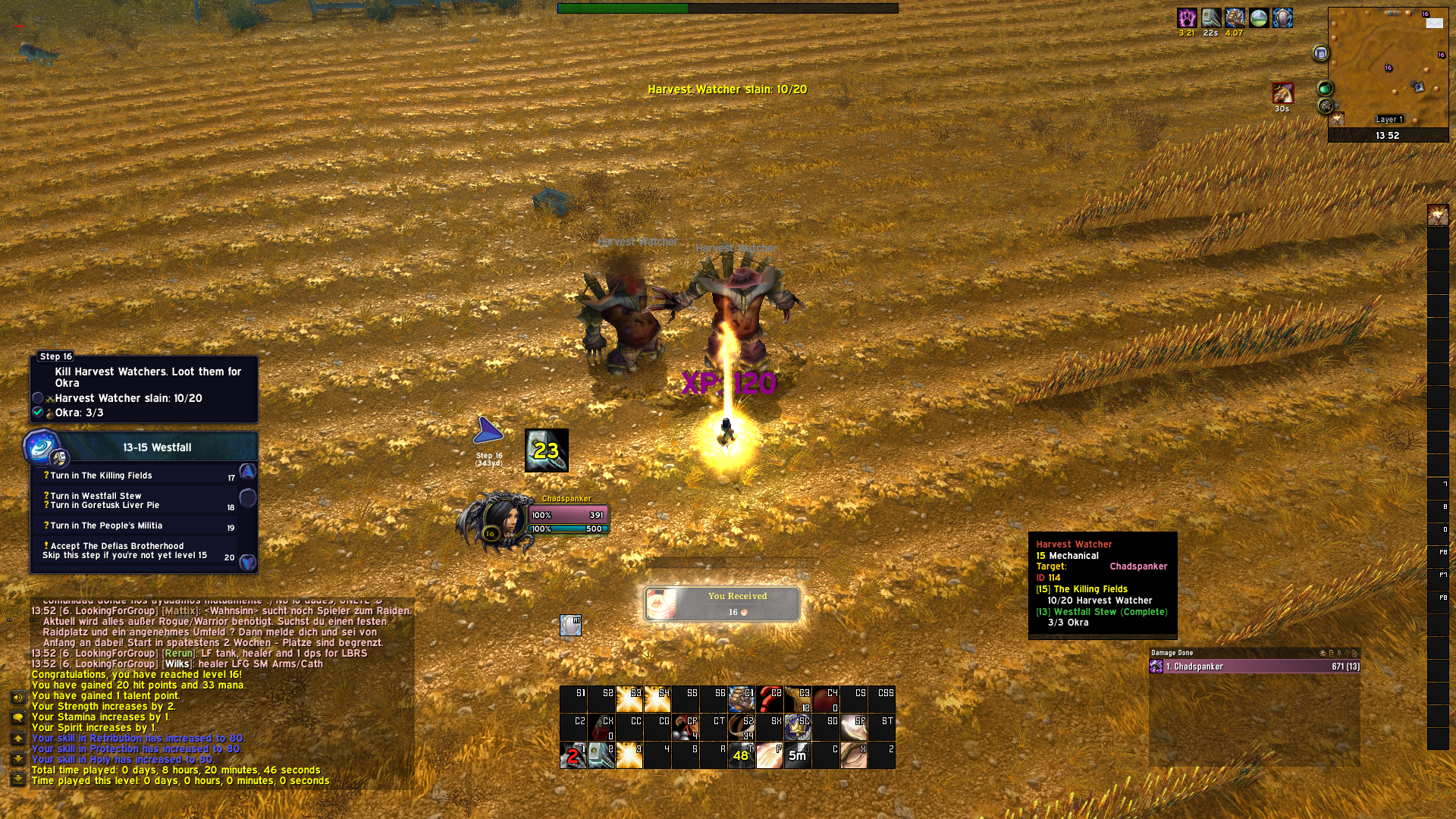Activate the gauntlet fist ability in slot C1

point(741,699)
